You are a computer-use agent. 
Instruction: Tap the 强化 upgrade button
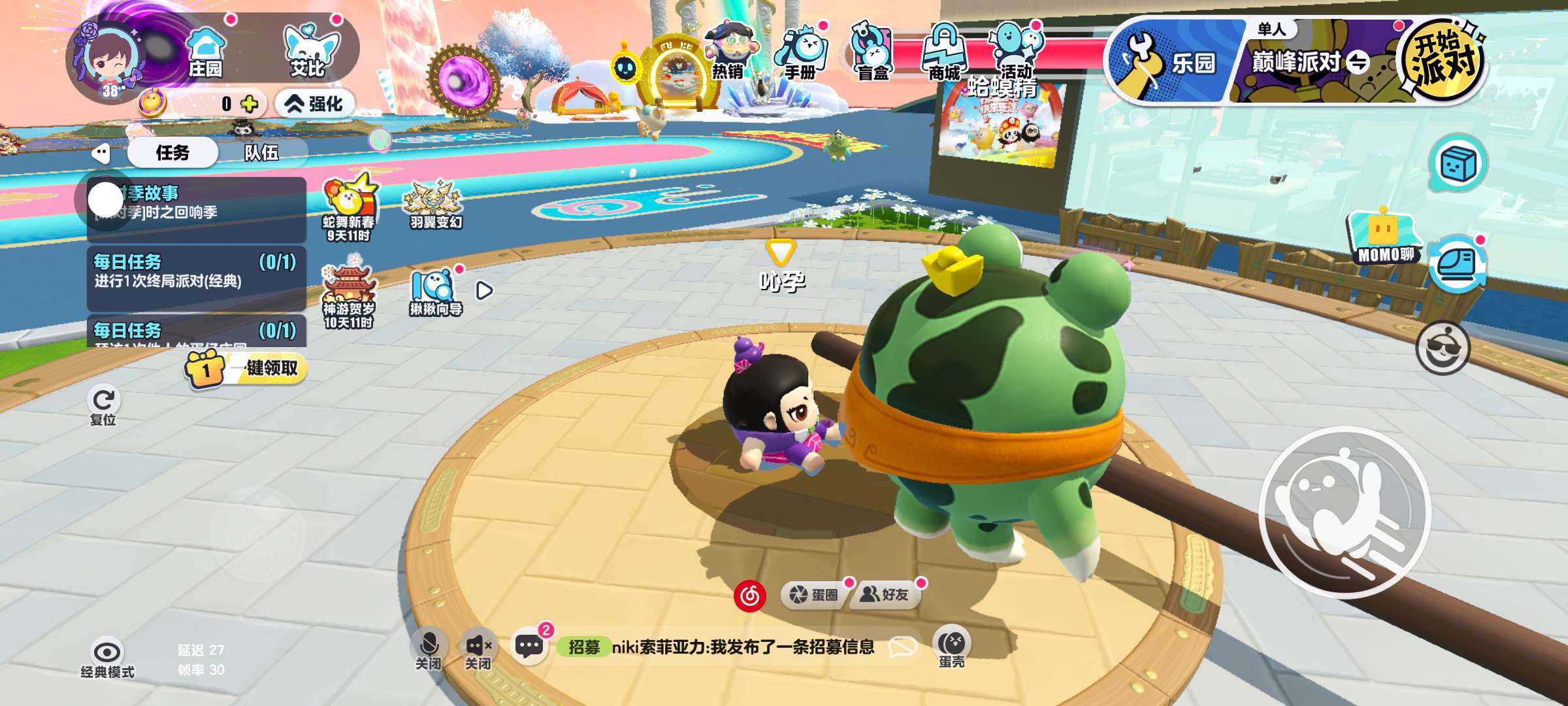[315, 104]
